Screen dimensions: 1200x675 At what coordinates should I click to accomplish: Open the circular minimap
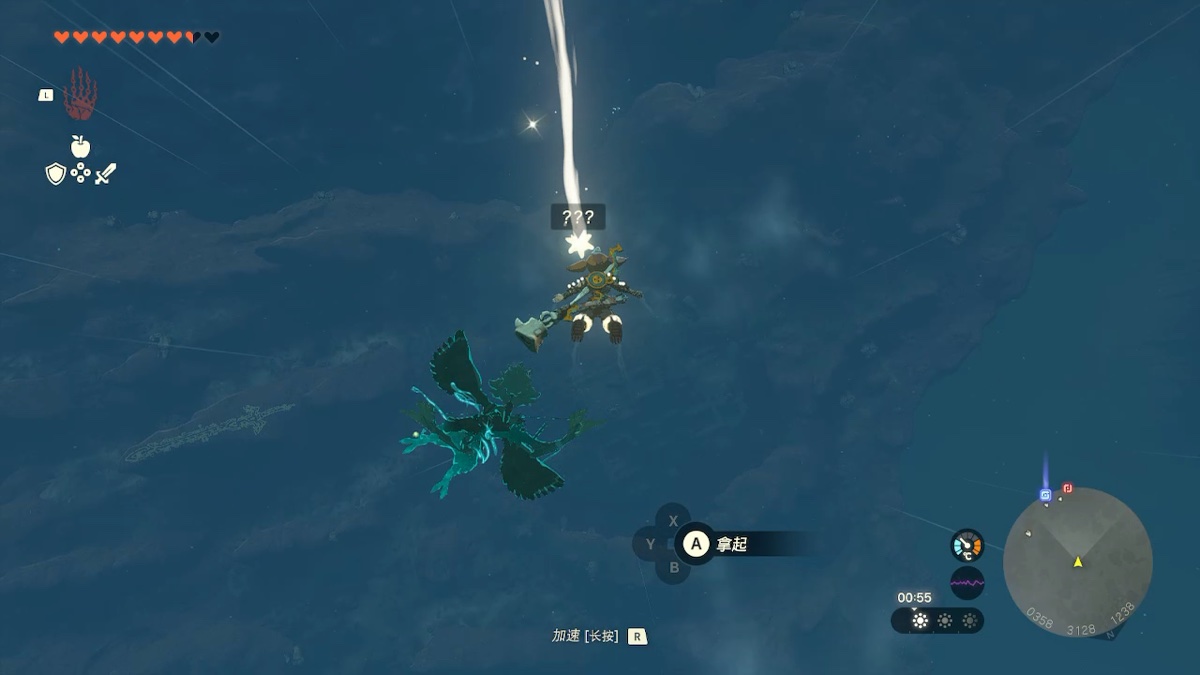tap(1077, 562)
